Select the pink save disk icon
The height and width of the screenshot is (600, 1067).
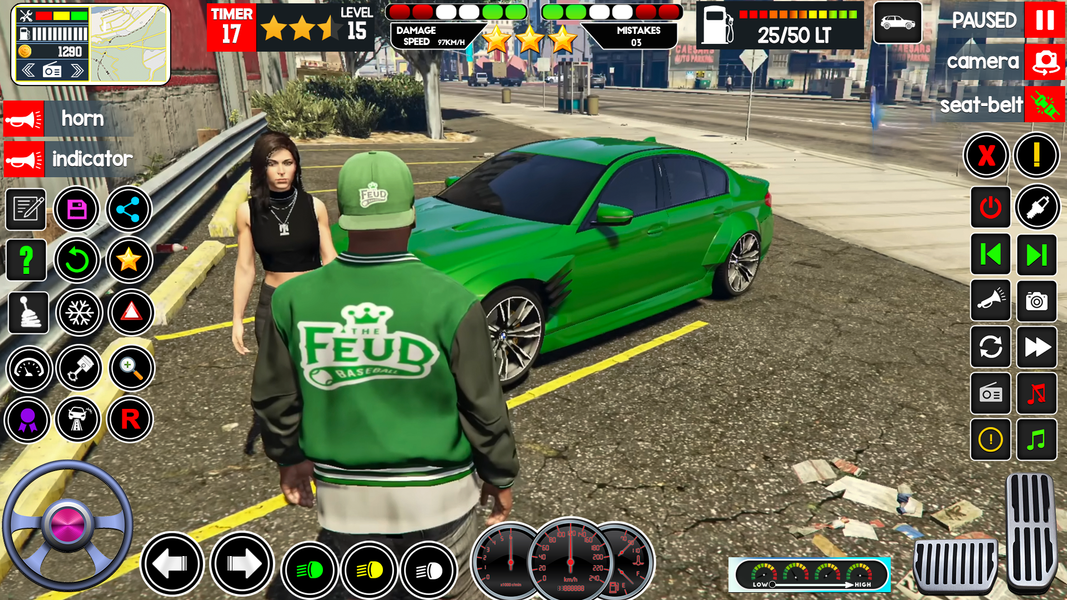click(x=77, y=209)
